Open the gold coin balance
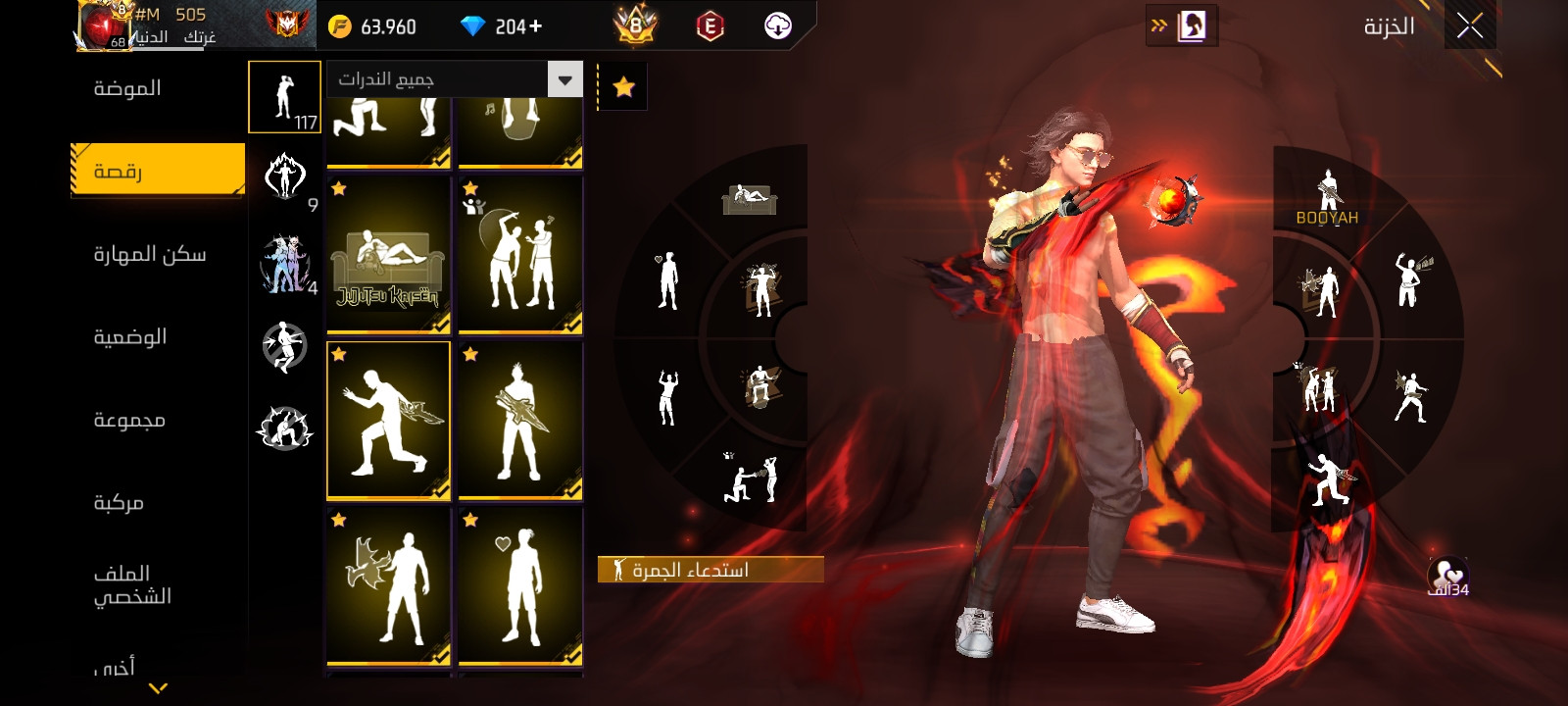Viewport: 1568px width, 706px height. (372, 26)
